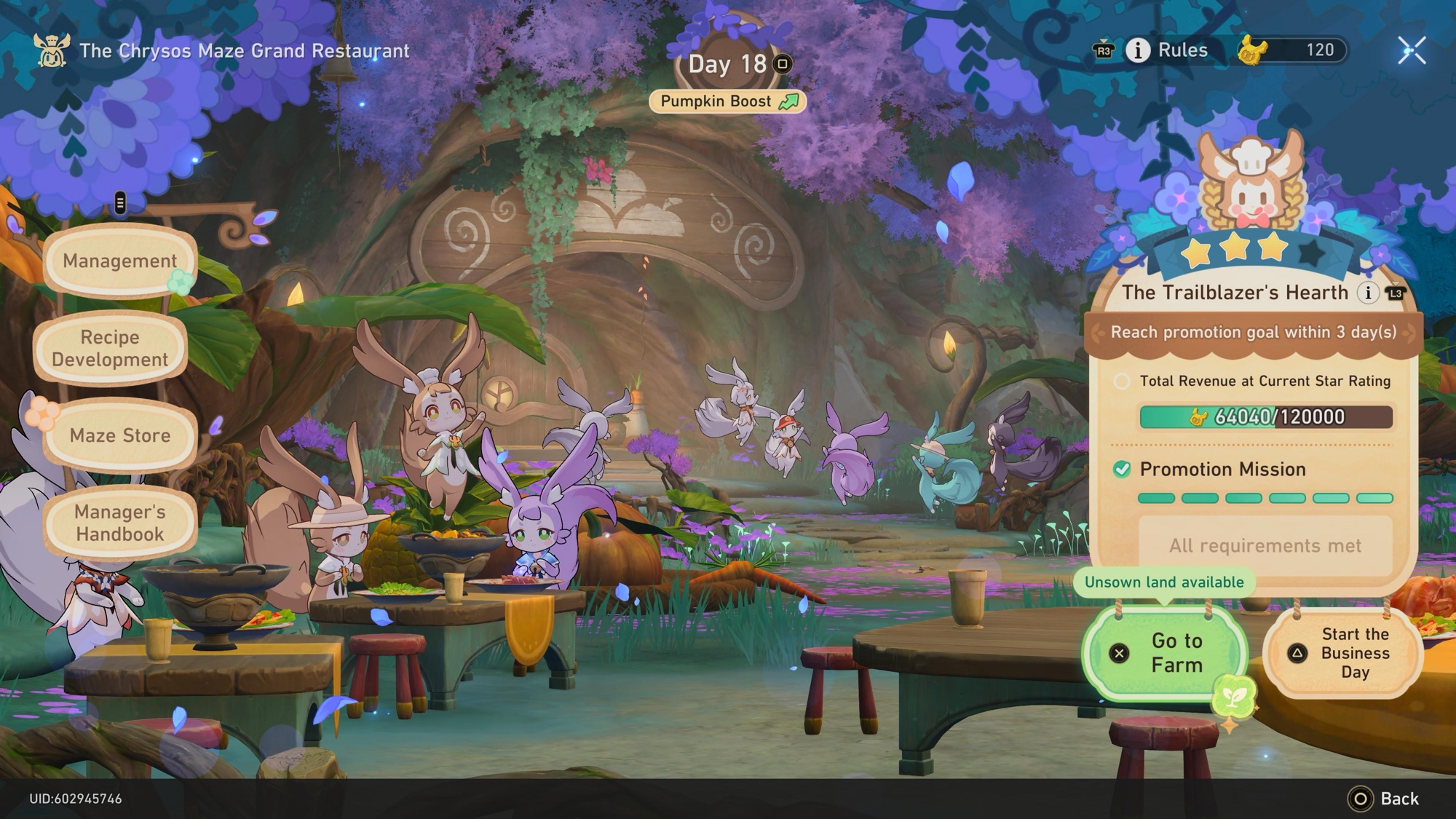
Task: Click the Back button
Action: 1383,799
